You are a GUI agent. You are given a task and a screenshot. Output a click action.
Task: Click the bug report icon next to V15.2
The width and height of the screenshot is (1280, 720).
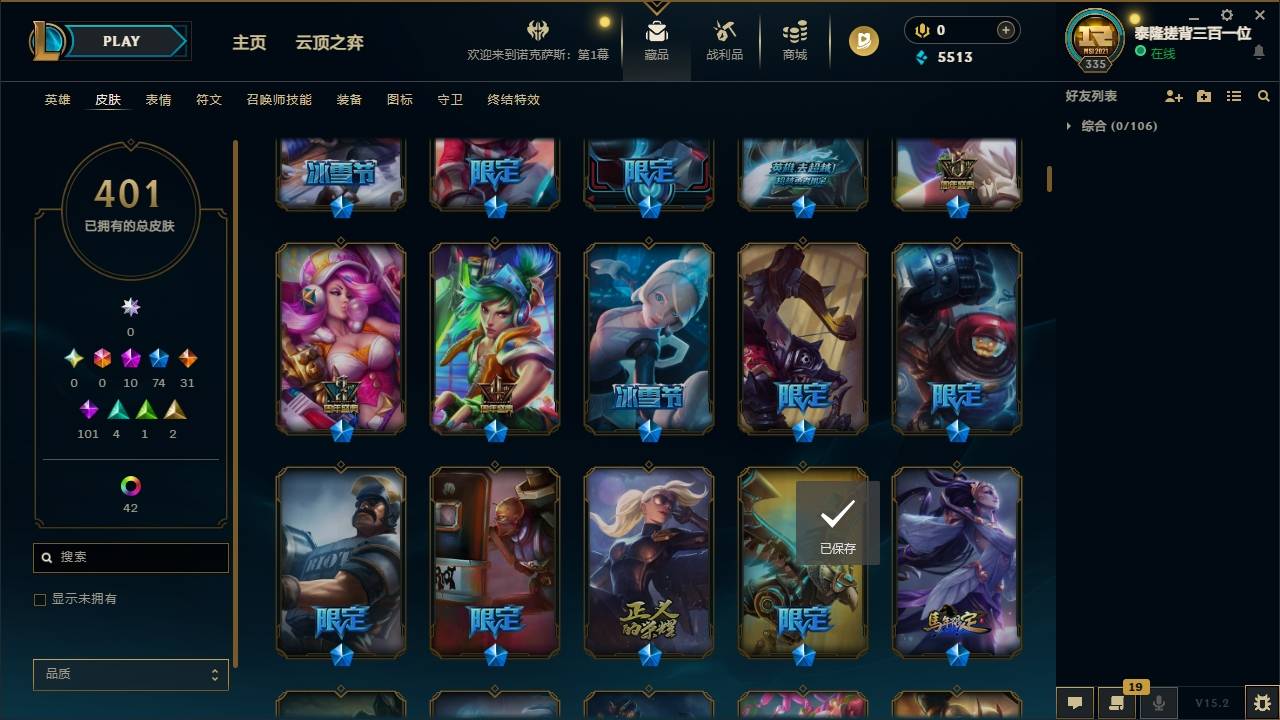pos(1263,703)
